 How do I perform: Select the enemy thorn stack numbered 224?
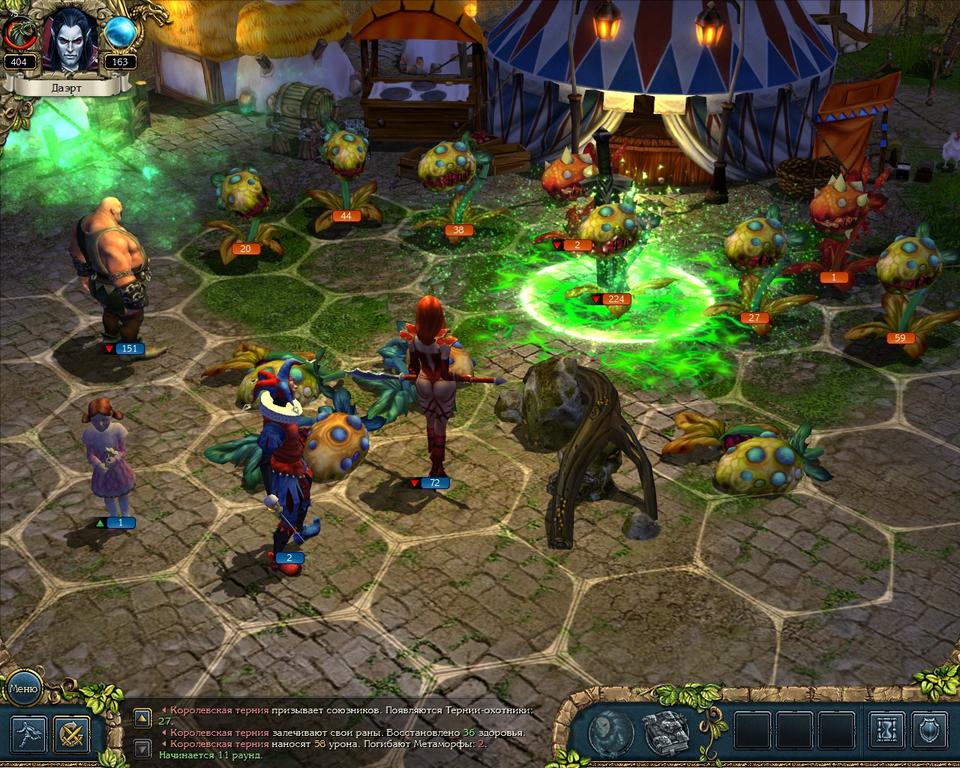coord(612,245)
